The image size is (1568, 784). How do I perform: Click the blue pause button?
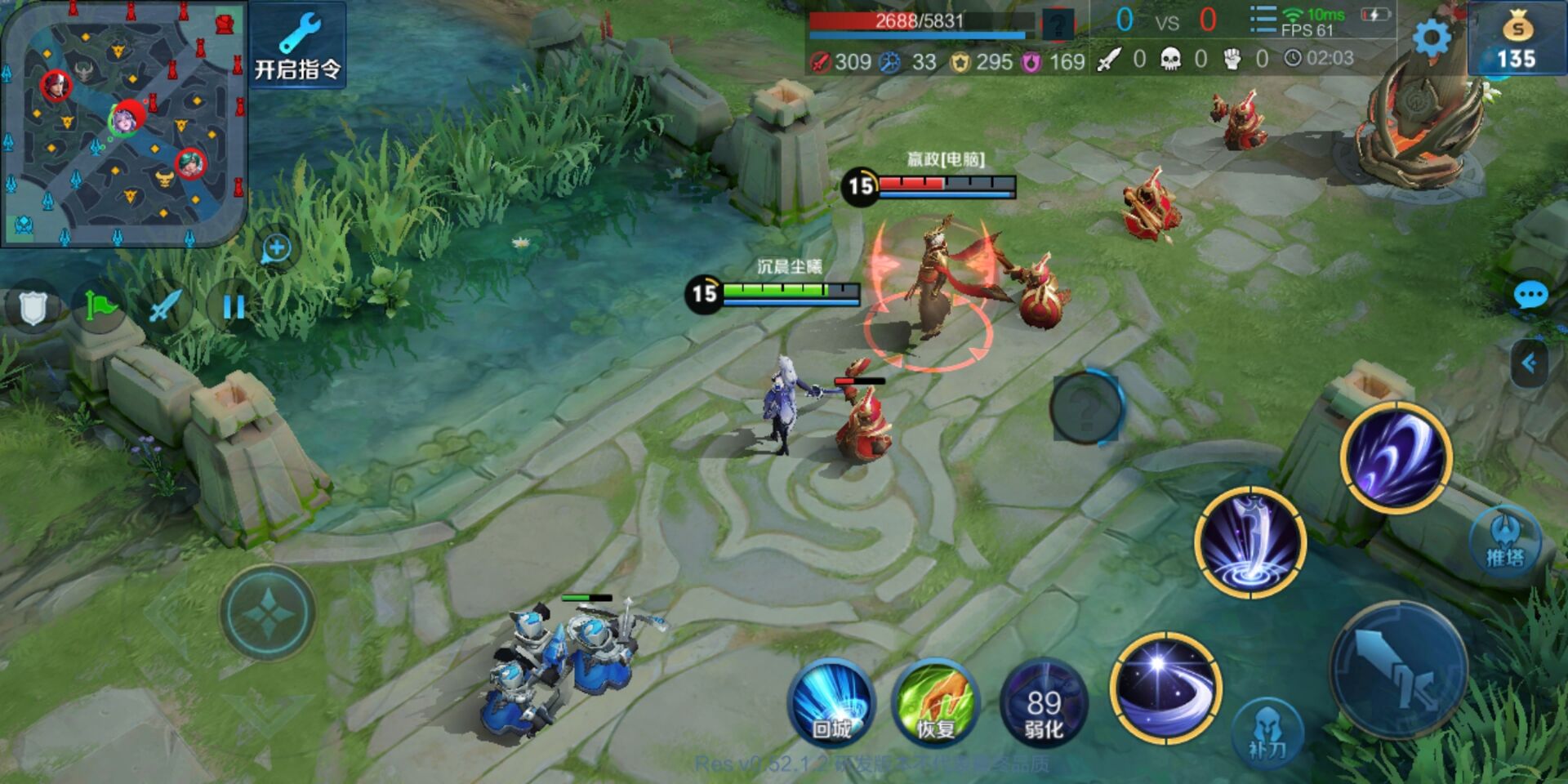click(234, 307)
